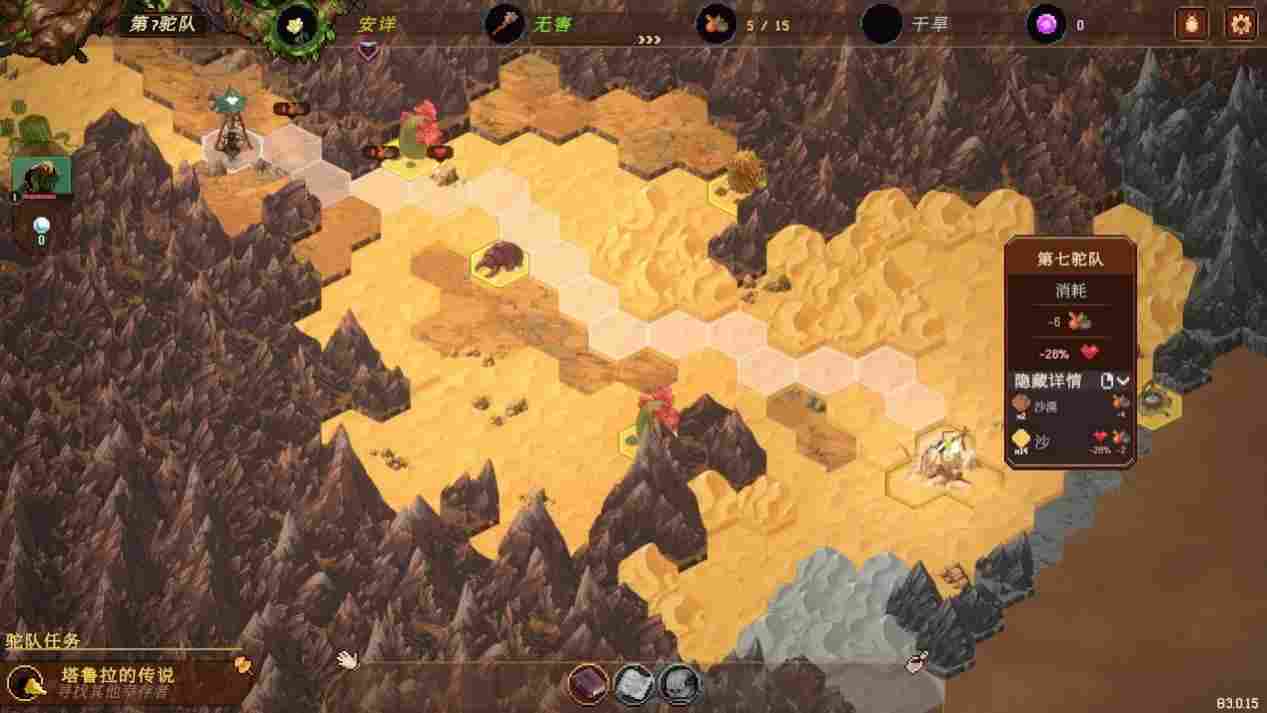Click the purple arrow under 安详

coord(368,48)
